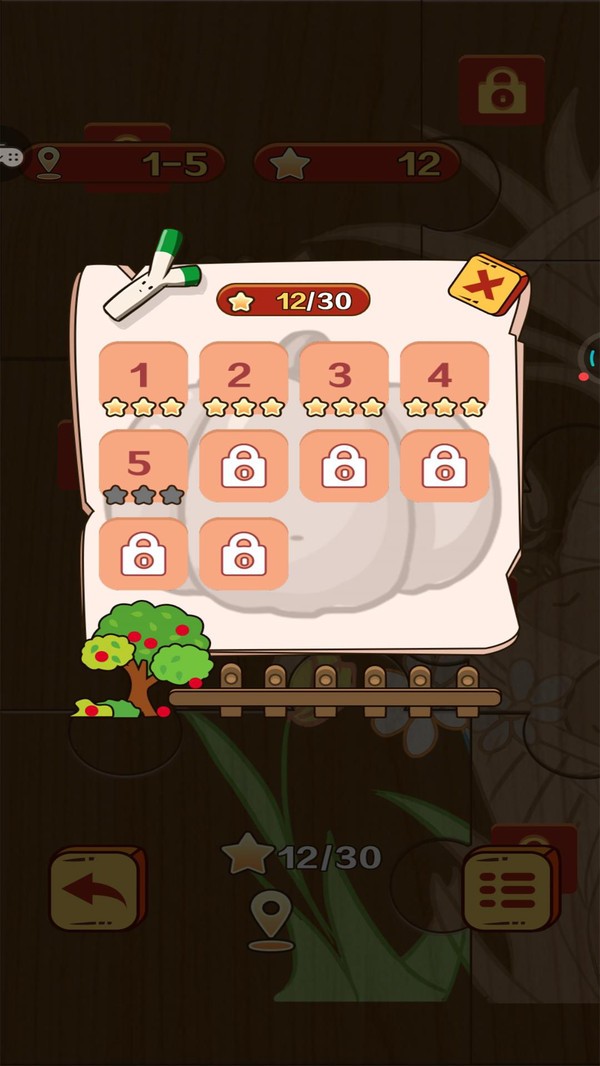Play level 4
The height and width of the screenshot is (1066, 600).
(x=443, y=381)
